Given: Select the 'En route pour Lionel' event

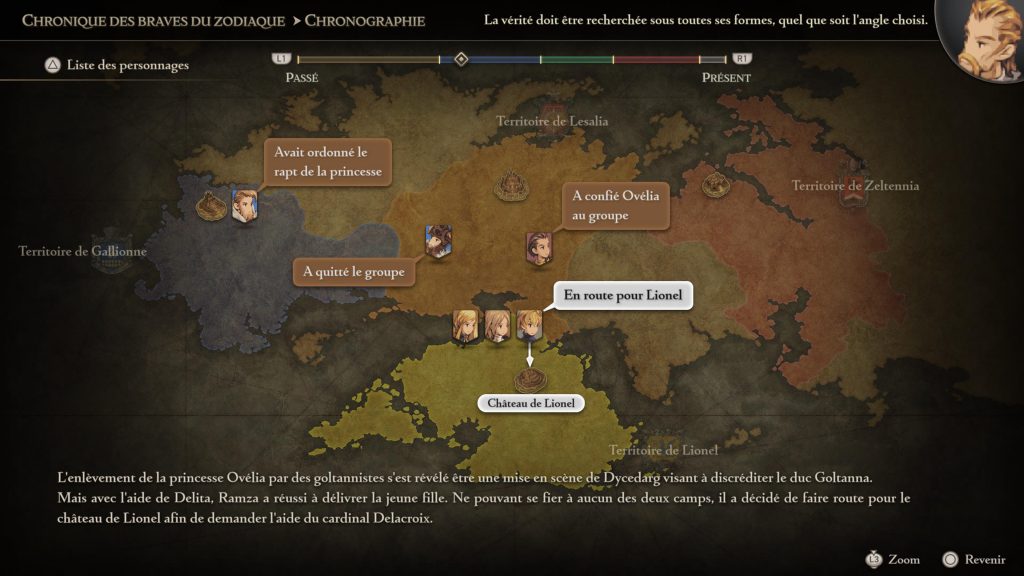Looking at the screenshot, I should [x=622, y=296].
